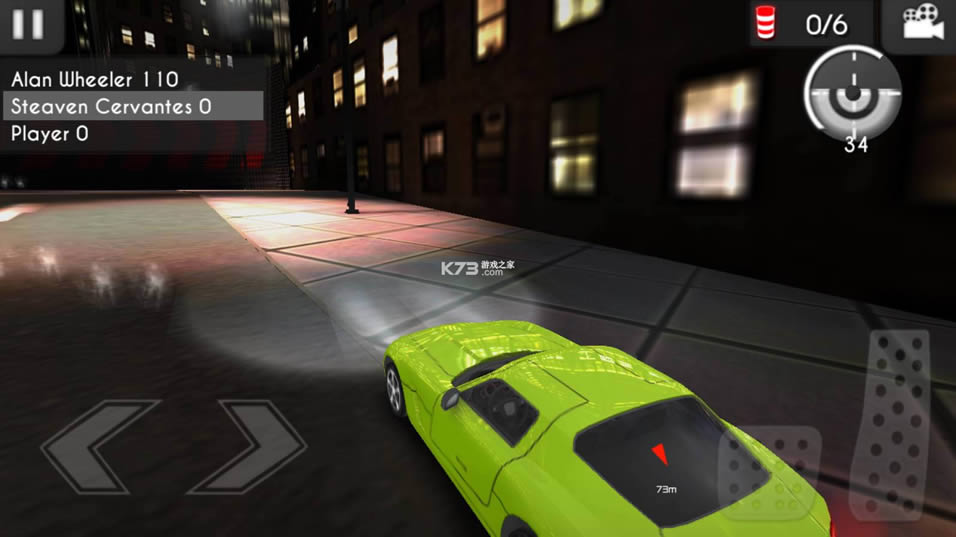Select Alan Wheeler in the leaderboard
Viewport: 956px width, 537px height.
click(x=95, y=79)
